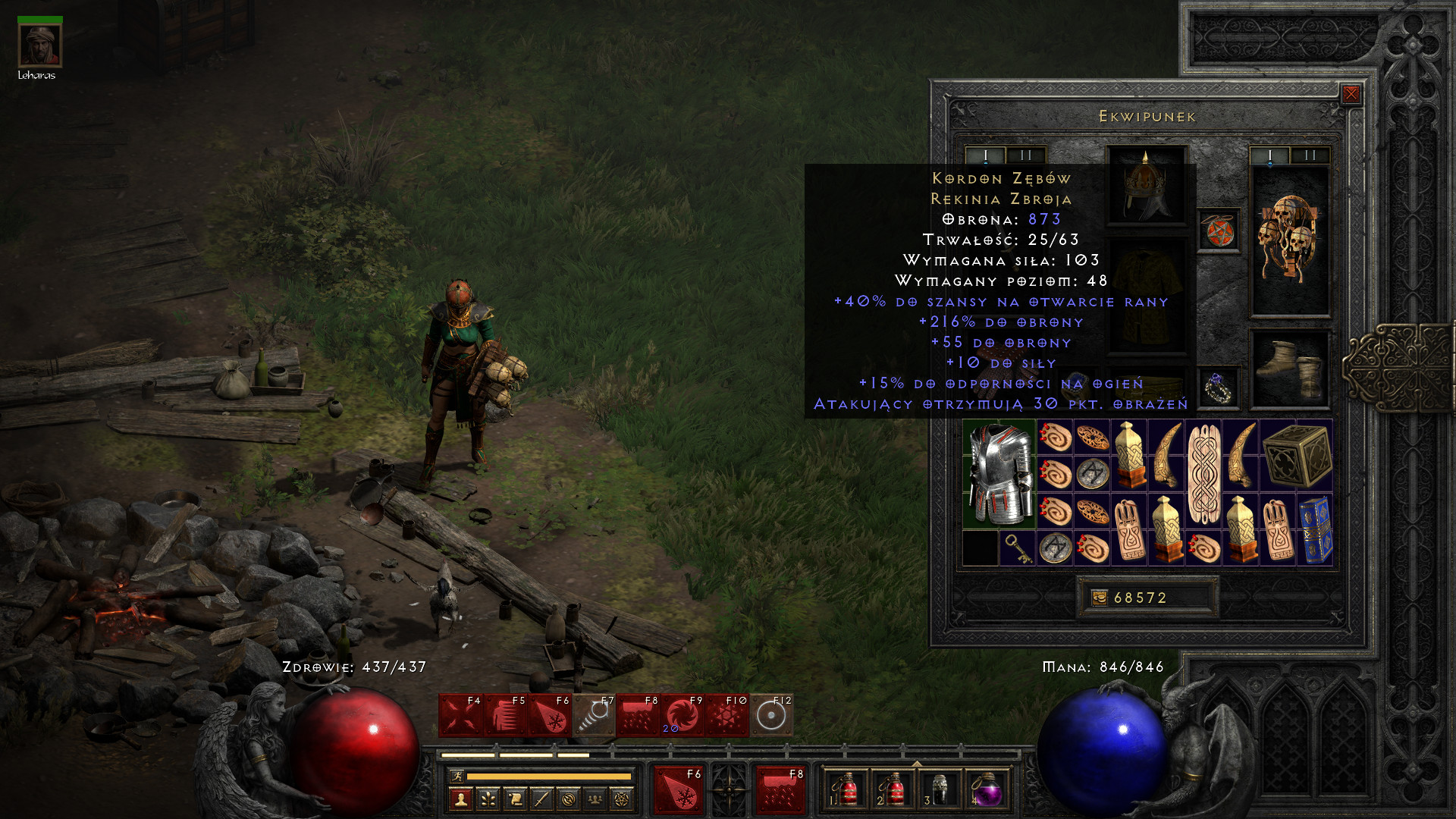Switch to right-hand weapon set II tab
Screen dimensions: 1456x819
point(1310,155)
